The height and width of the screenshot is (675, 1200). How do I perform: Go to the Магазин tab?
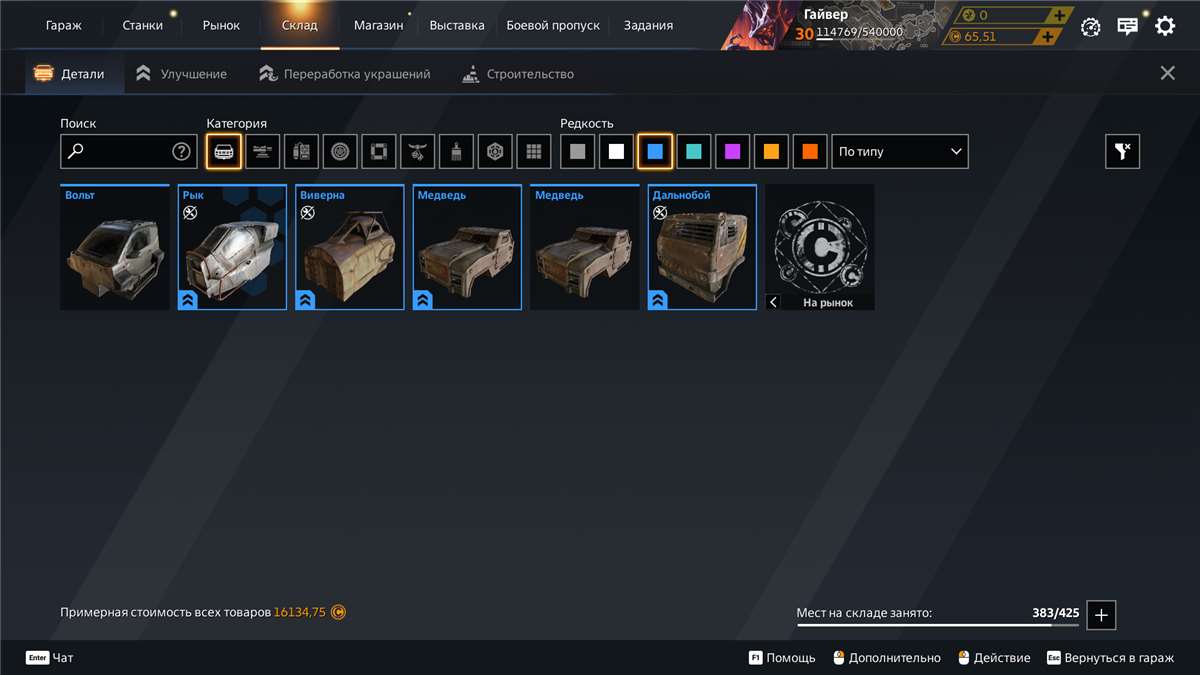pyautogui.click(x=378, y=25)
